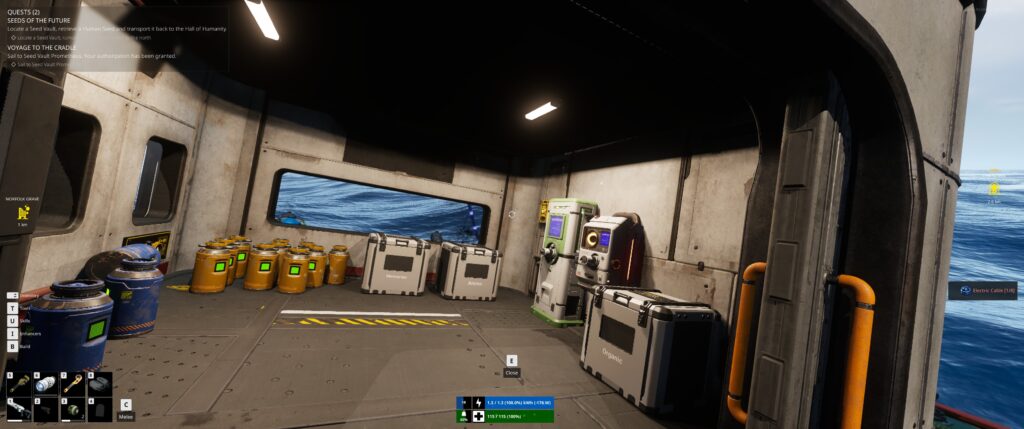Select the Seeds of the Future quest
Viewport: 1024px width, 429px height.
(41, 20)
